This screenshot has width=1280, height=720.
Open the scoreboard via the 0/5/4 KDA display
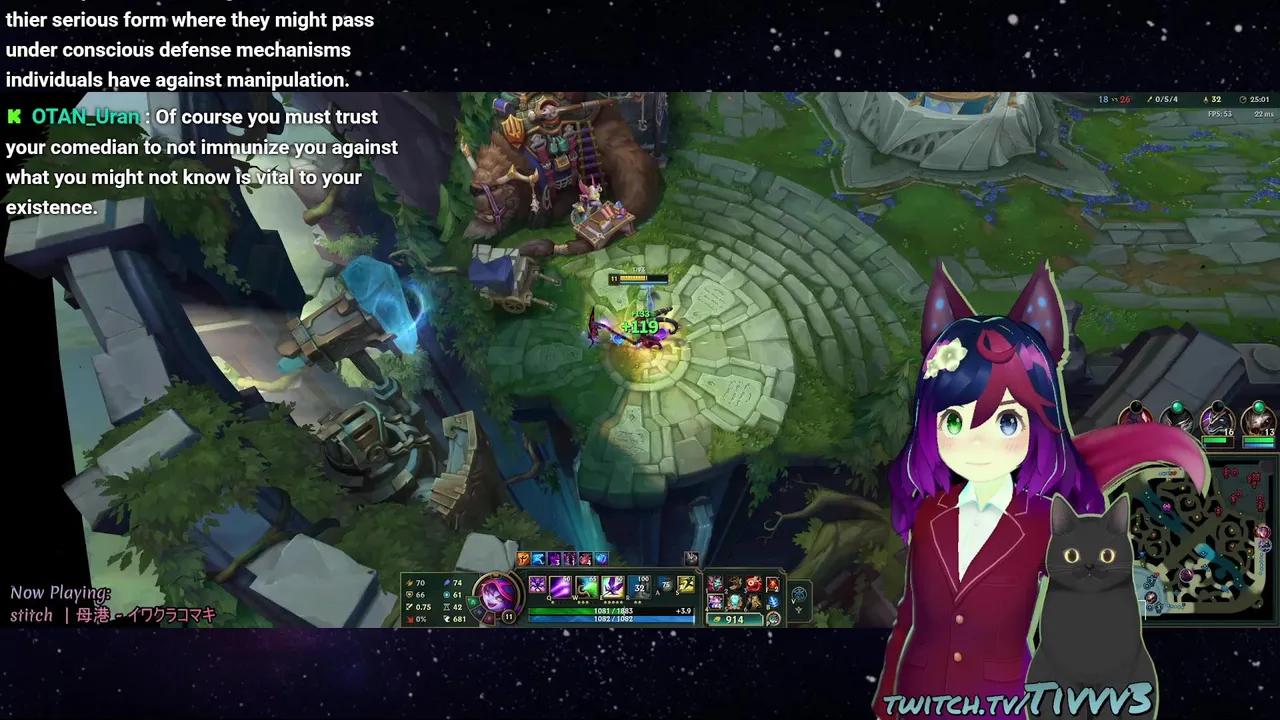pos(1166,99)
